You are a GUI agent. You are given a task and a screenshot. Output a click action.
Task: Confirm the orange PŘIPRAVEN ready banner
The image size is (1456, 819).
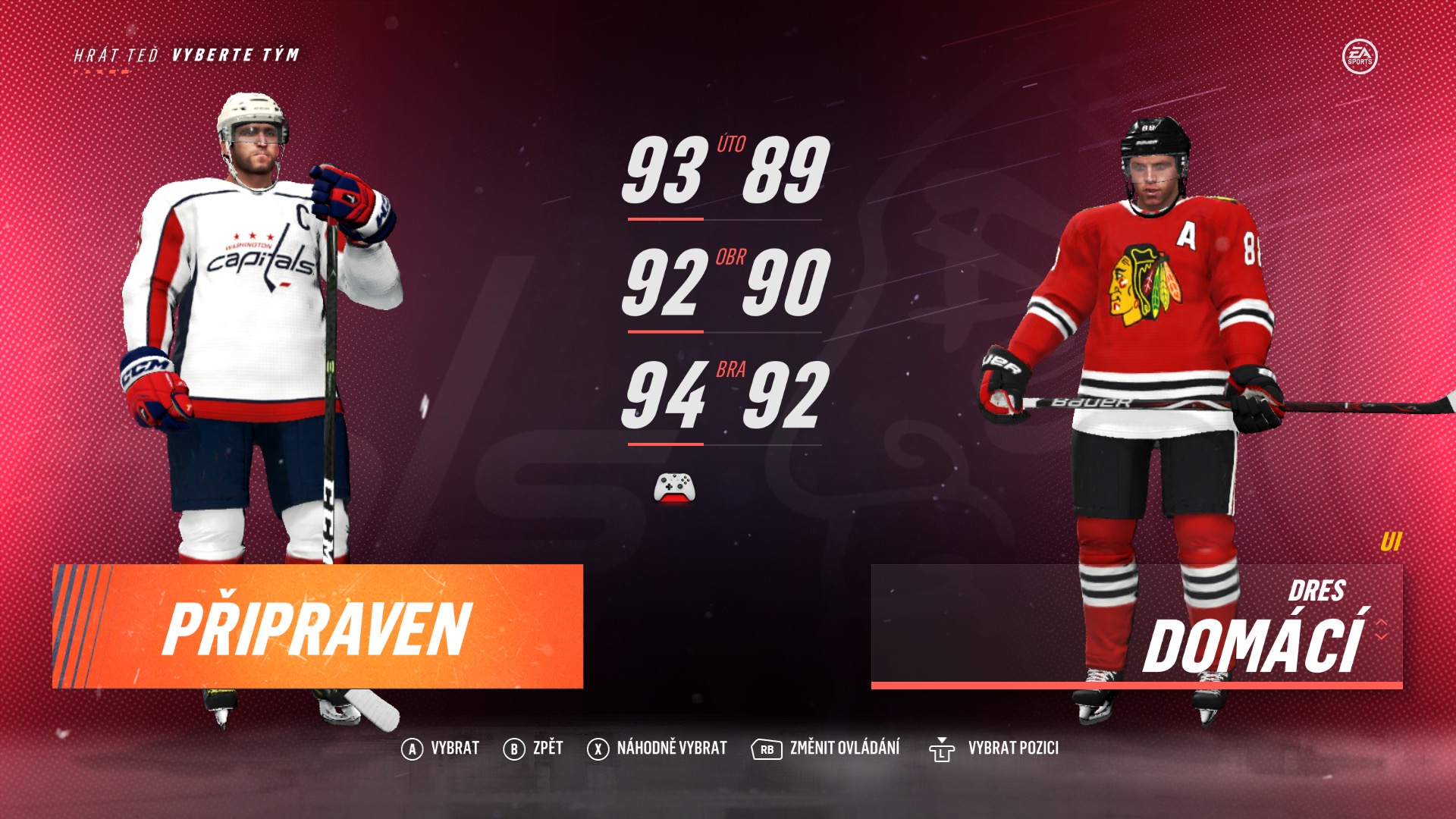pos(318,626)
